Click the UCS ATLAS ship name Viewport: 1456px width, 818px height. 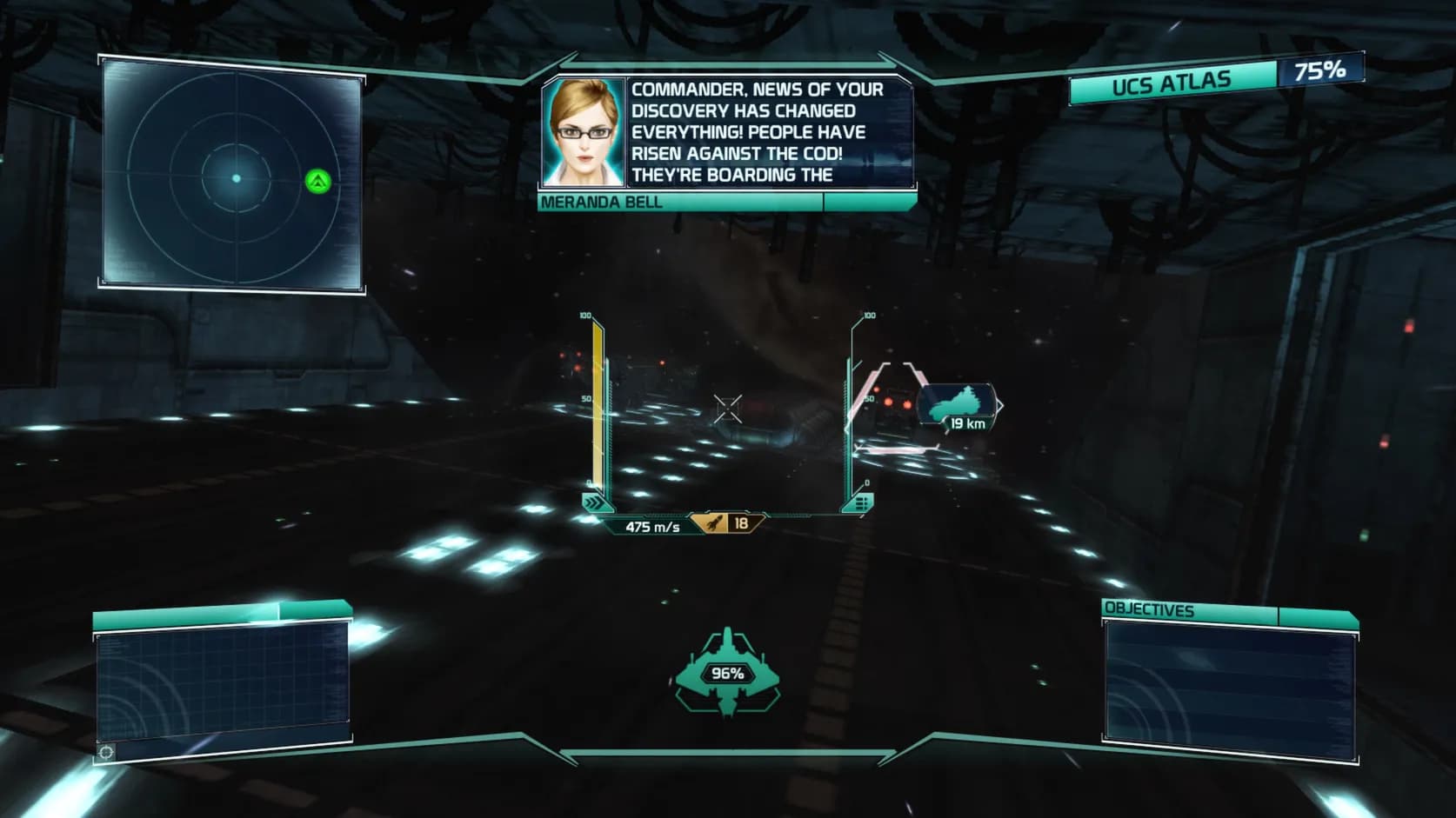coord(1173,82)
